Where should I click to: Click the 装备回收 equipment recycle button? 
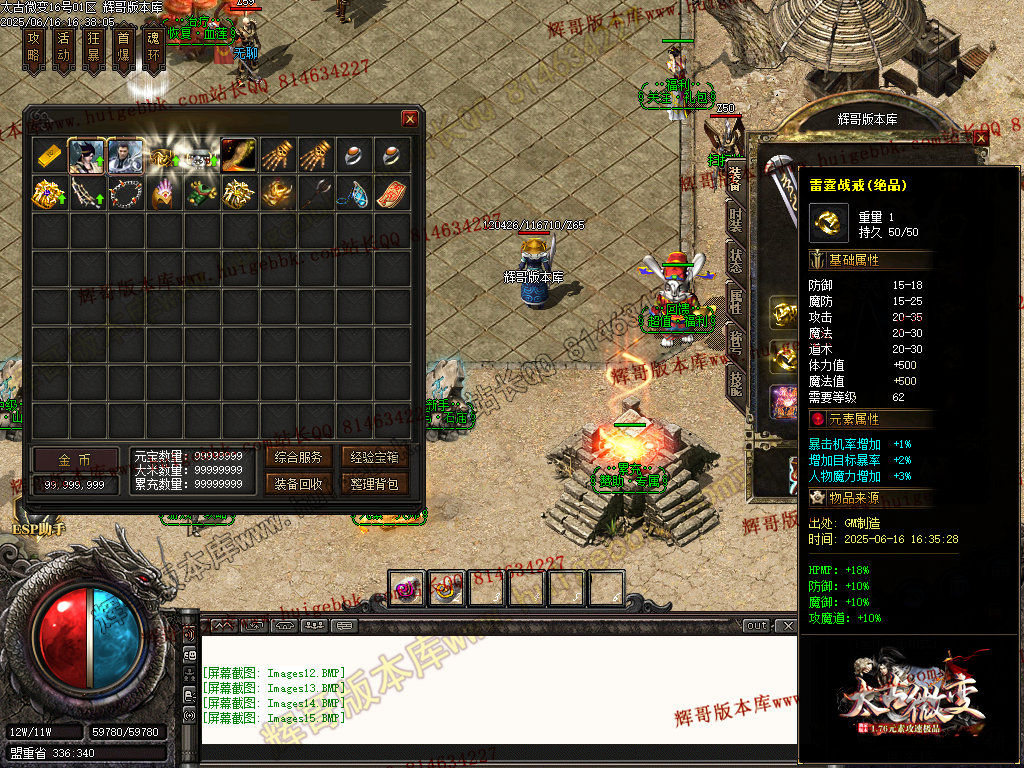298,484
